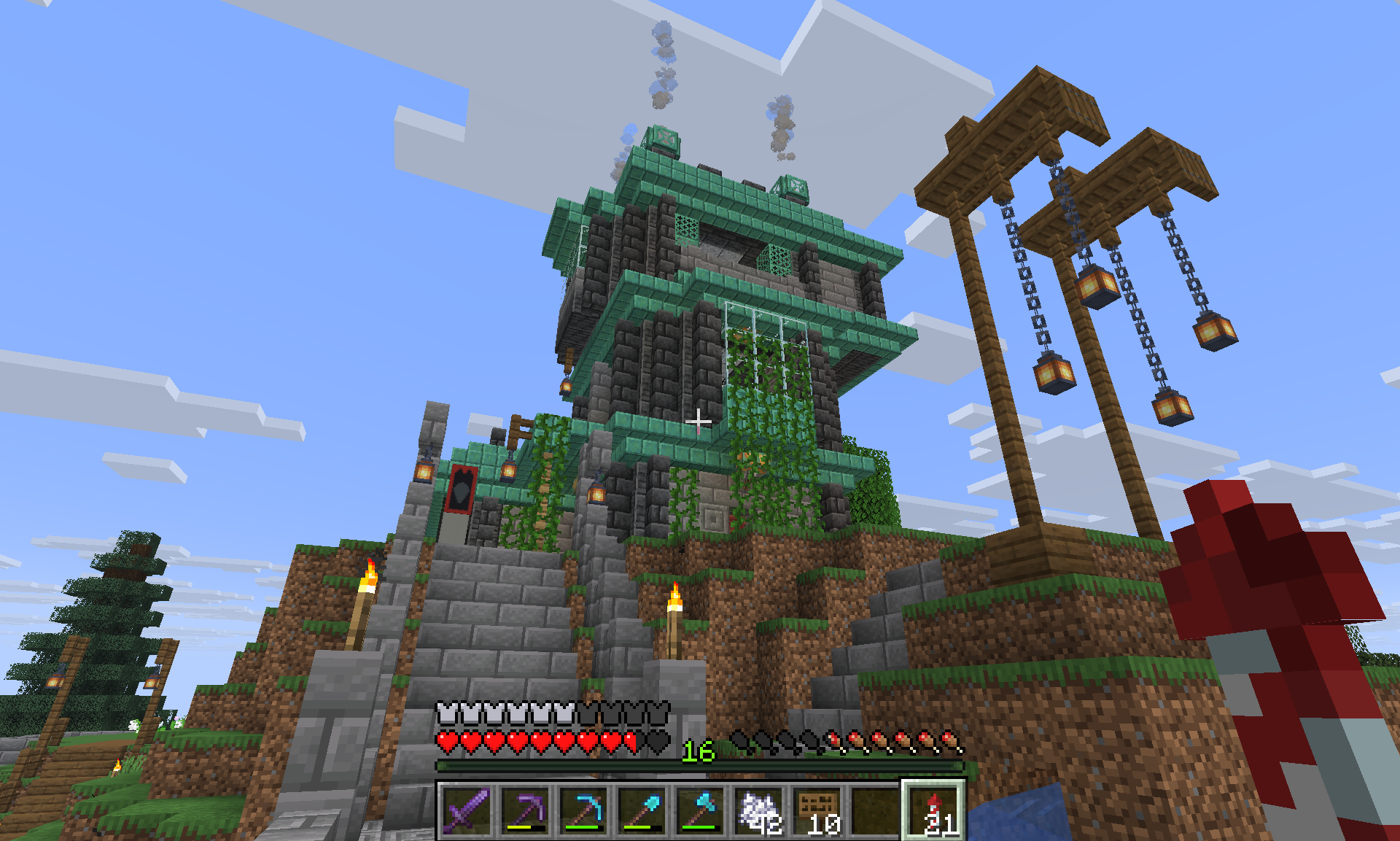This screenshot has width=1400, height=841.
Task: Switch to the diamond axe slot
Action: (x=700, y=810)
